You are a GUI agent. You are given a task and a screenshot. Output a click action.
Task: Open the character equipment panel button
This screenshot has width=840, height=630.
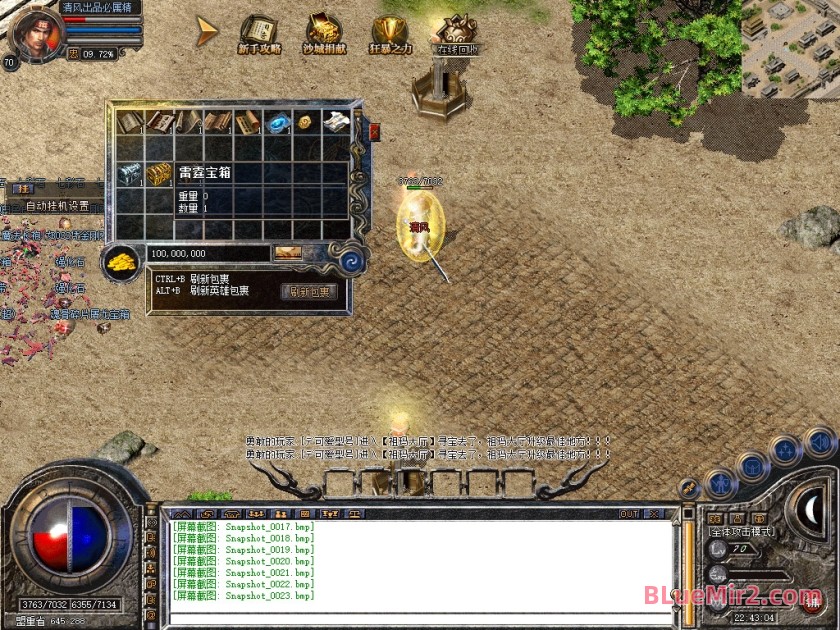point(721,485)
